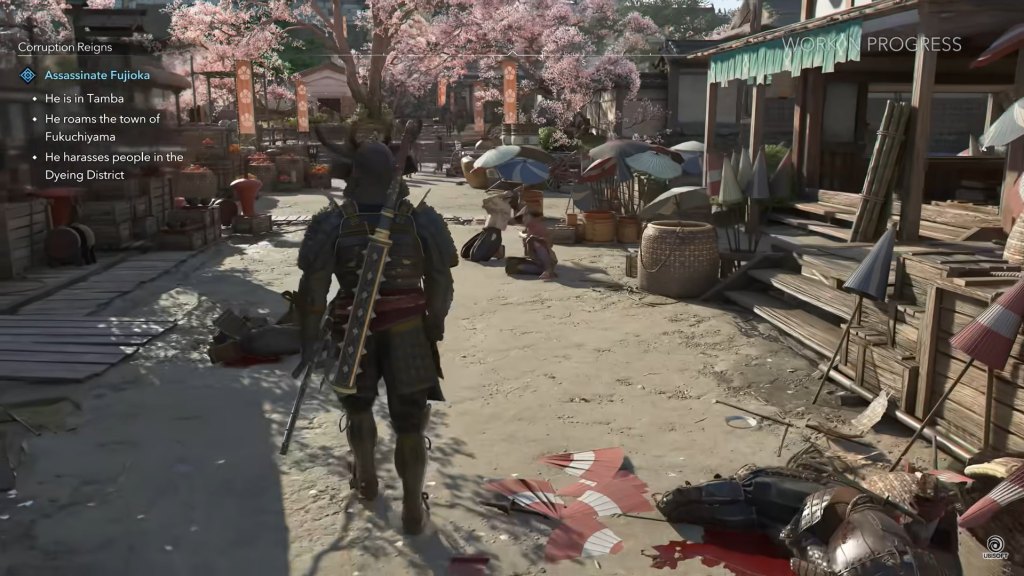Select the Assassinate Fujioka objective
1024x576 pixels.
(105, 74)
